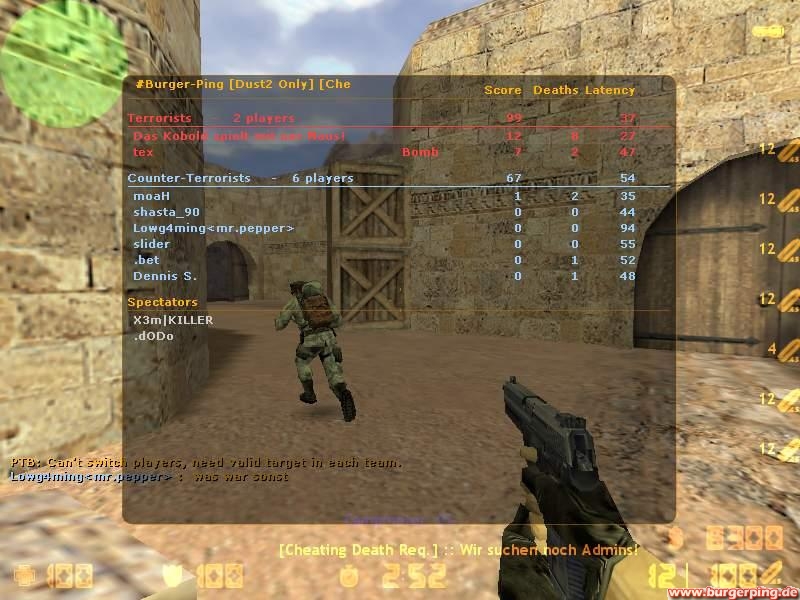Choose the Lowg4ming<mr.pepper> player row
This screenshot has height=600, width=800.
tap(213, 228)
